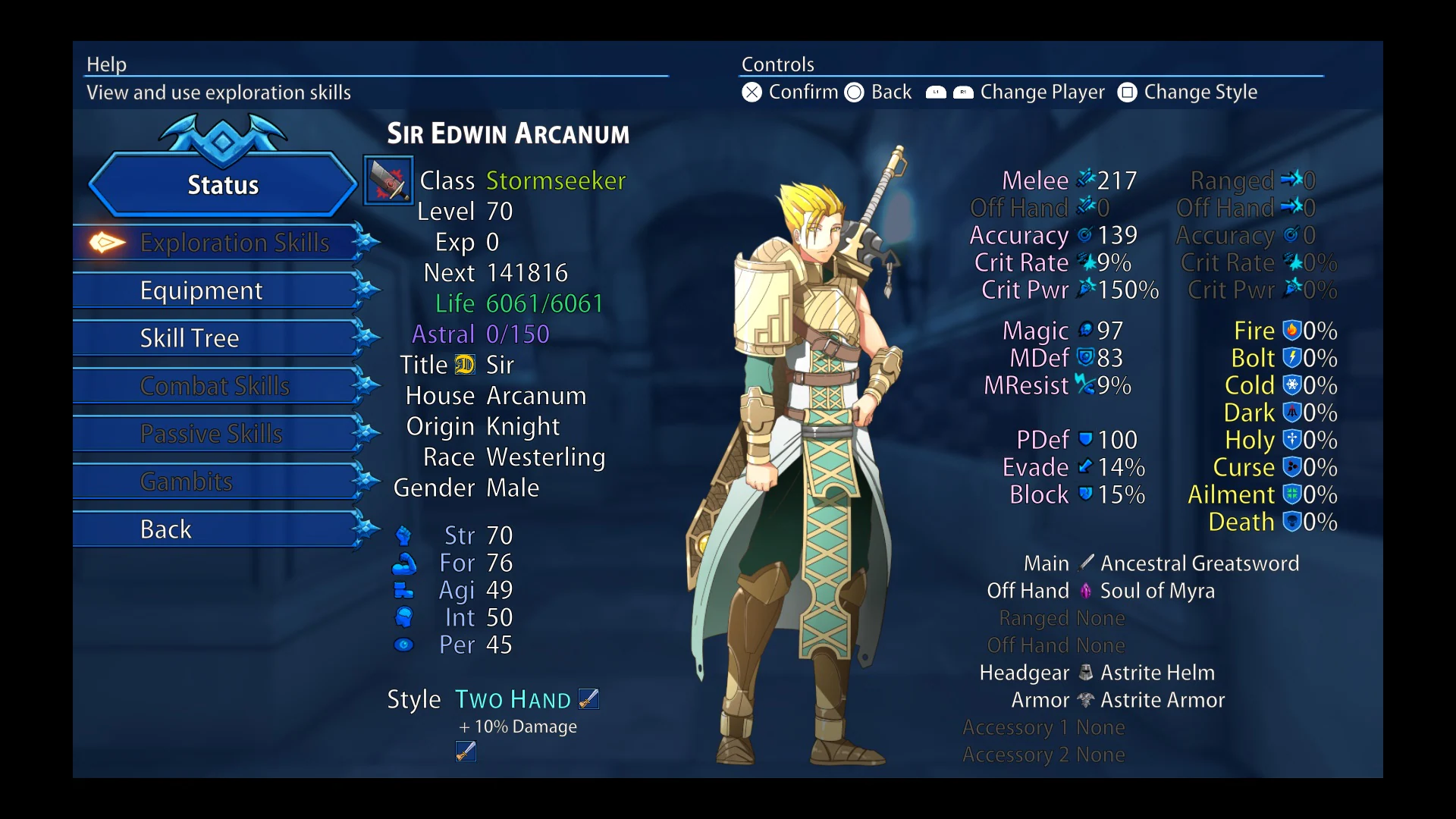Viewport: 1456px width, 819px height.
Task: Click the Stormseeker class sword icon
Action: tap(388, 182)
